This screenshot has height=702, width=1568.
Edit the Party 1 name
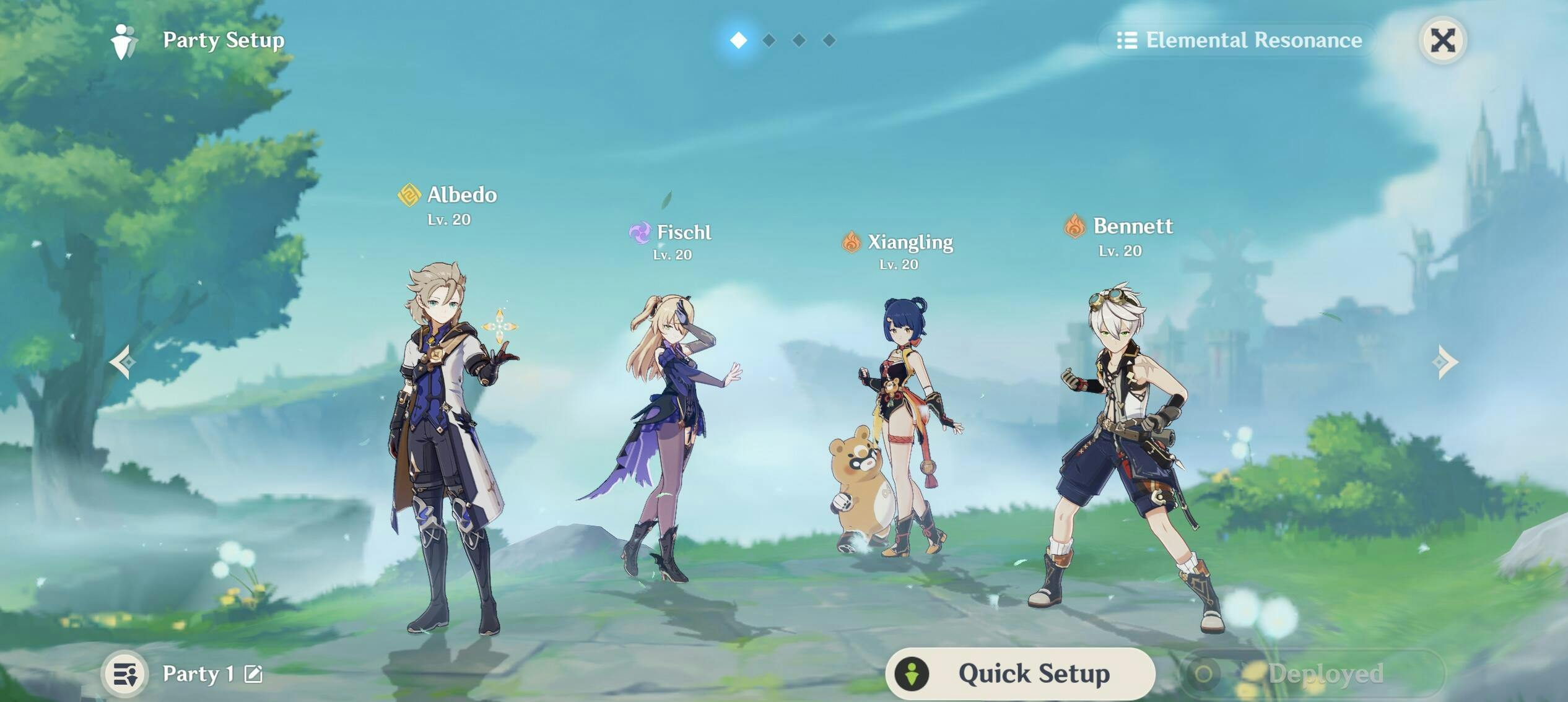pyautogui.click(x=253, y=674)
